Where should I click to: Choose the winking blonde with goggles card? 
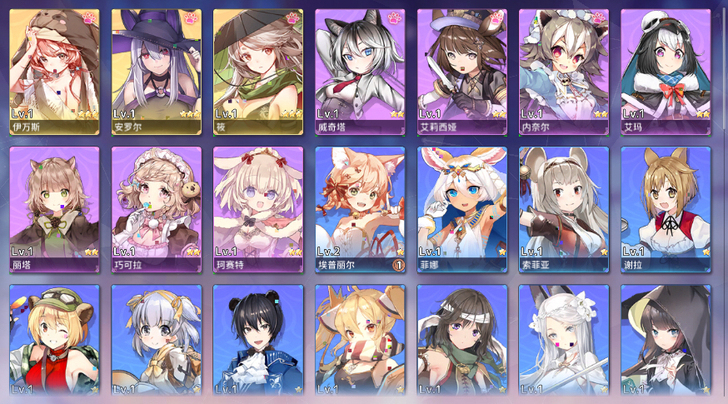click(x=54, y=343)
